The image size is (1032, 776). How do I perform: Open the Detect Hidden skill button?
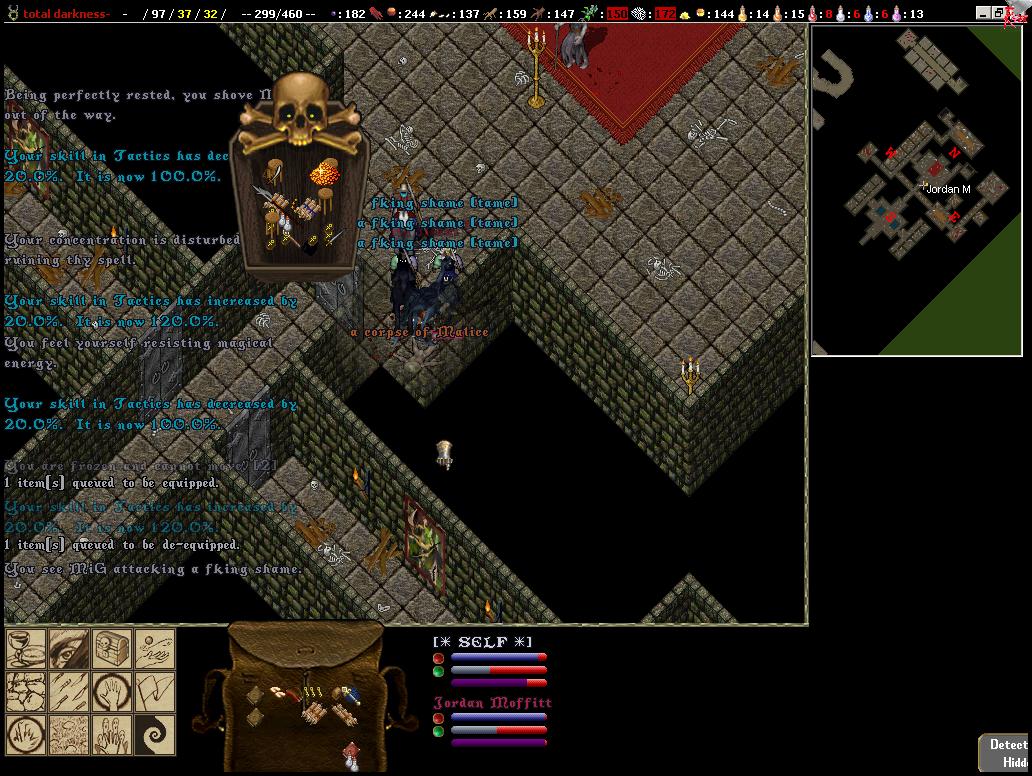coord(1005,753)
